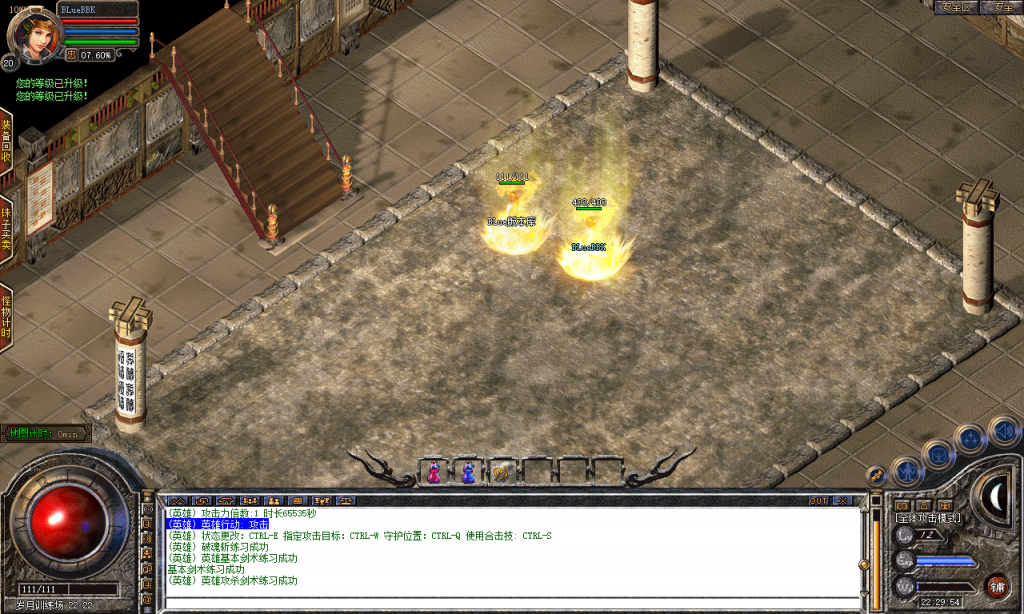Use the red potion in the belt slot
1024x614 pixels.
(434, 471)
